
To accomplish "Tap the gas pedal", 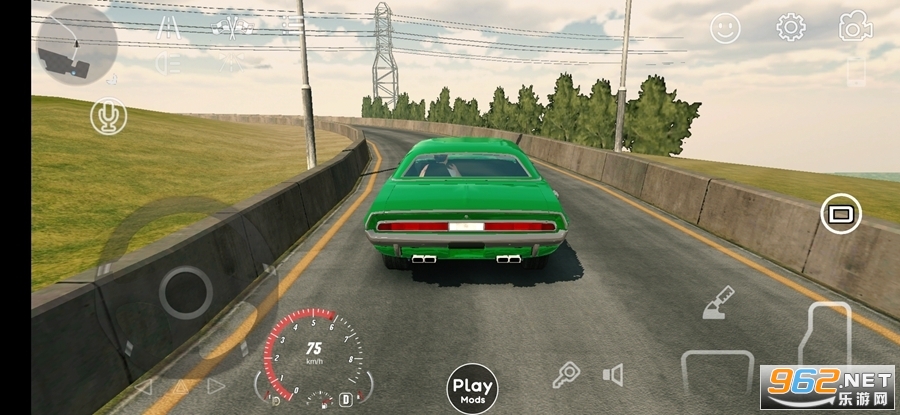I will [828, 340].
